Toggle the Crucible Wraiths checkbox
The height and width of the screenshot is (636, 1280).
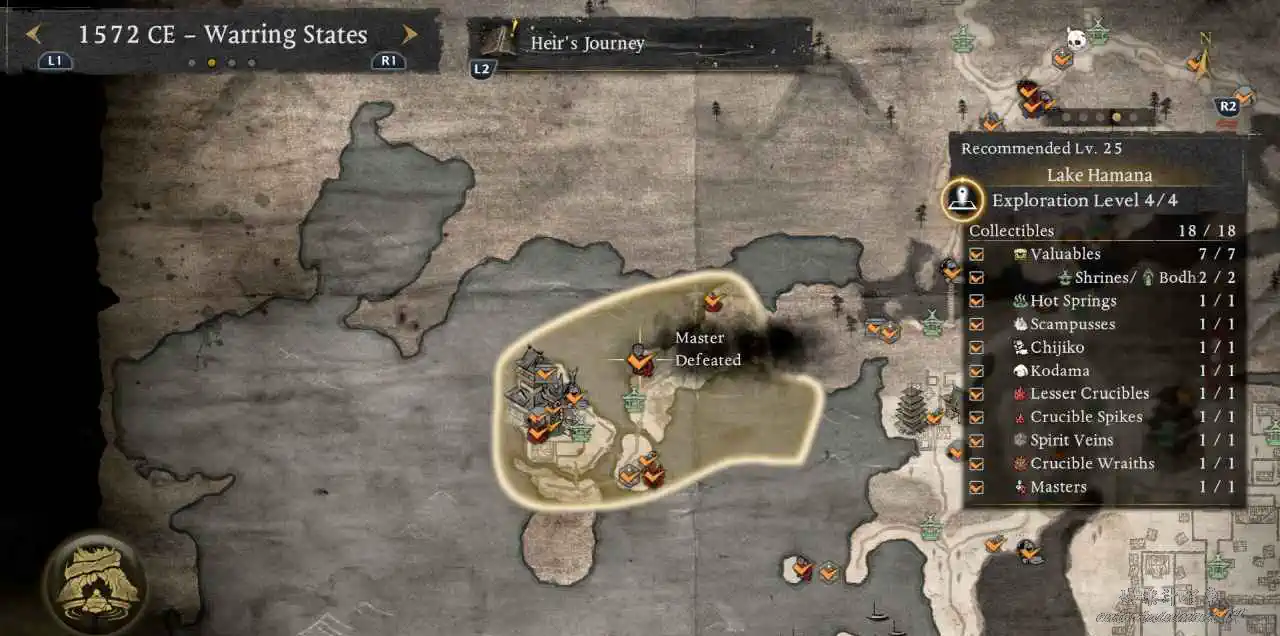pyautogui.click(x=977, y=464)
